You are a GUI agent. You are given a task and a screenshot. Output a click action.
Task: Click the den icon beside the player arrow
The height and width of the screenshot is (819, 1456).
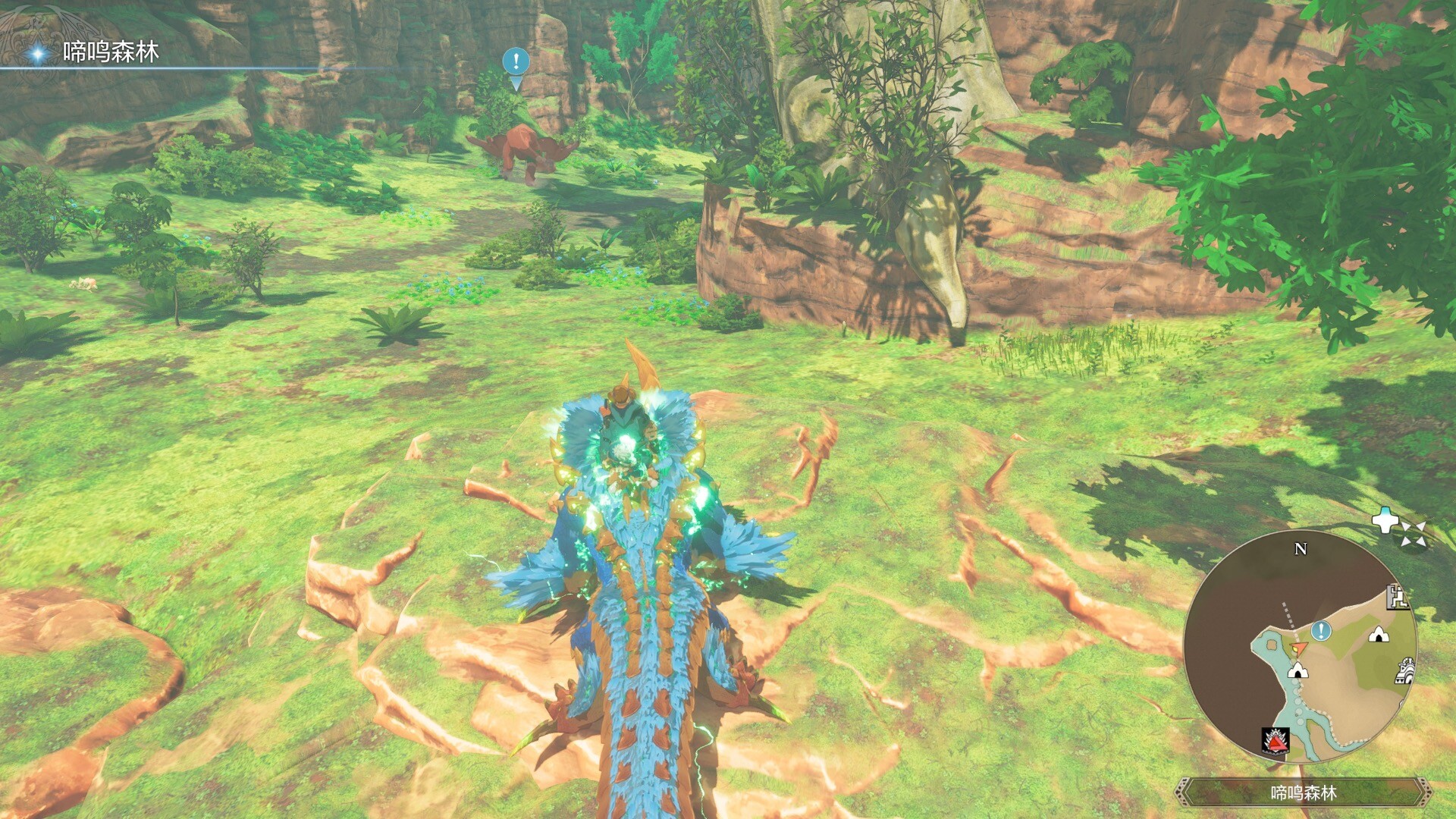pos(1299,670)
